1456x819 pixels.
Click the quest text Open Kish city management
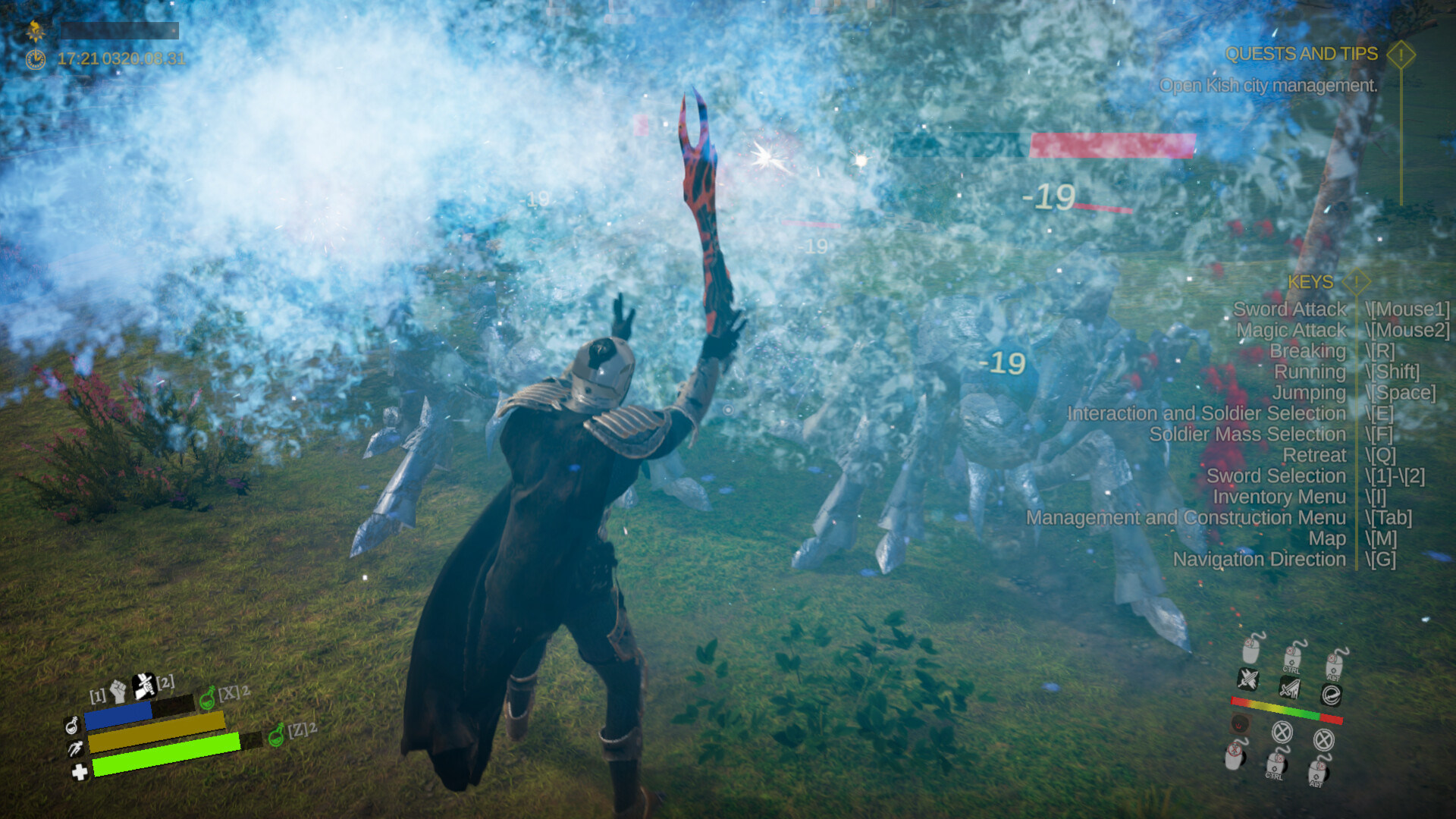[1268, 86]
